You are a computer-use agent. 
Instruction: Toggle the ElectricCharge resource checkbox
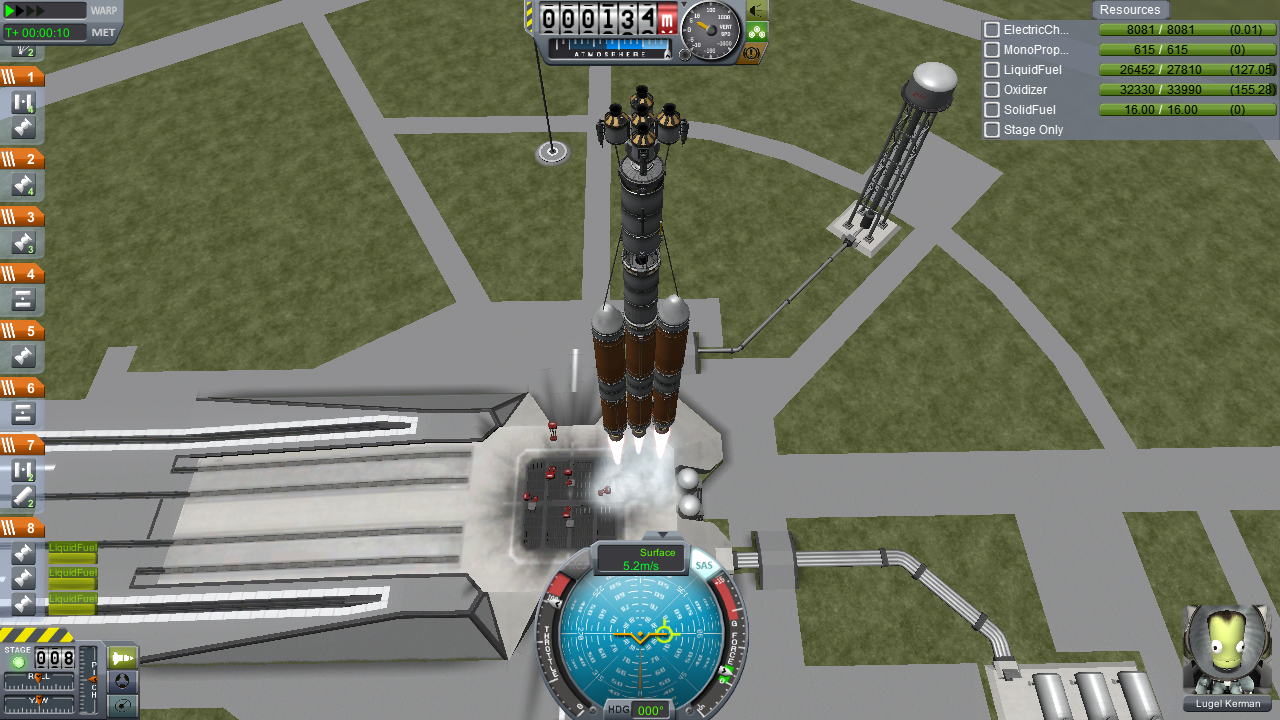pyautogui.click(x=992, y=30)
